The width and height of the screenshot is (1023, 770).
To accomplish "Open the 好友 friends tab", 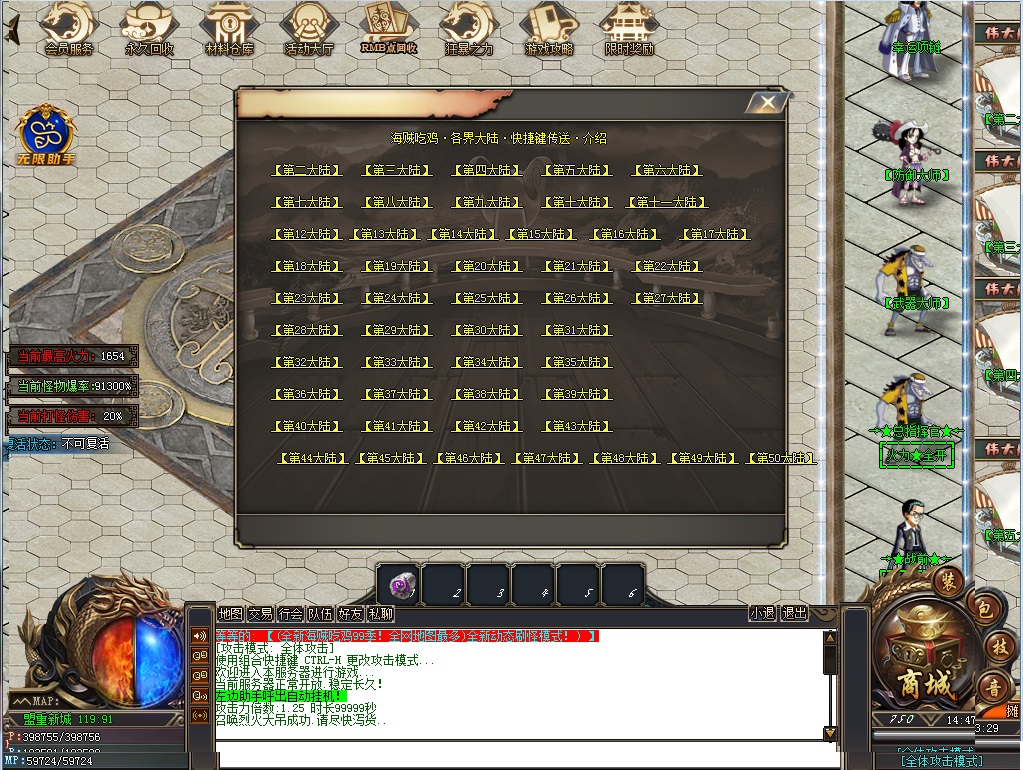I will (x=350, y=614).
